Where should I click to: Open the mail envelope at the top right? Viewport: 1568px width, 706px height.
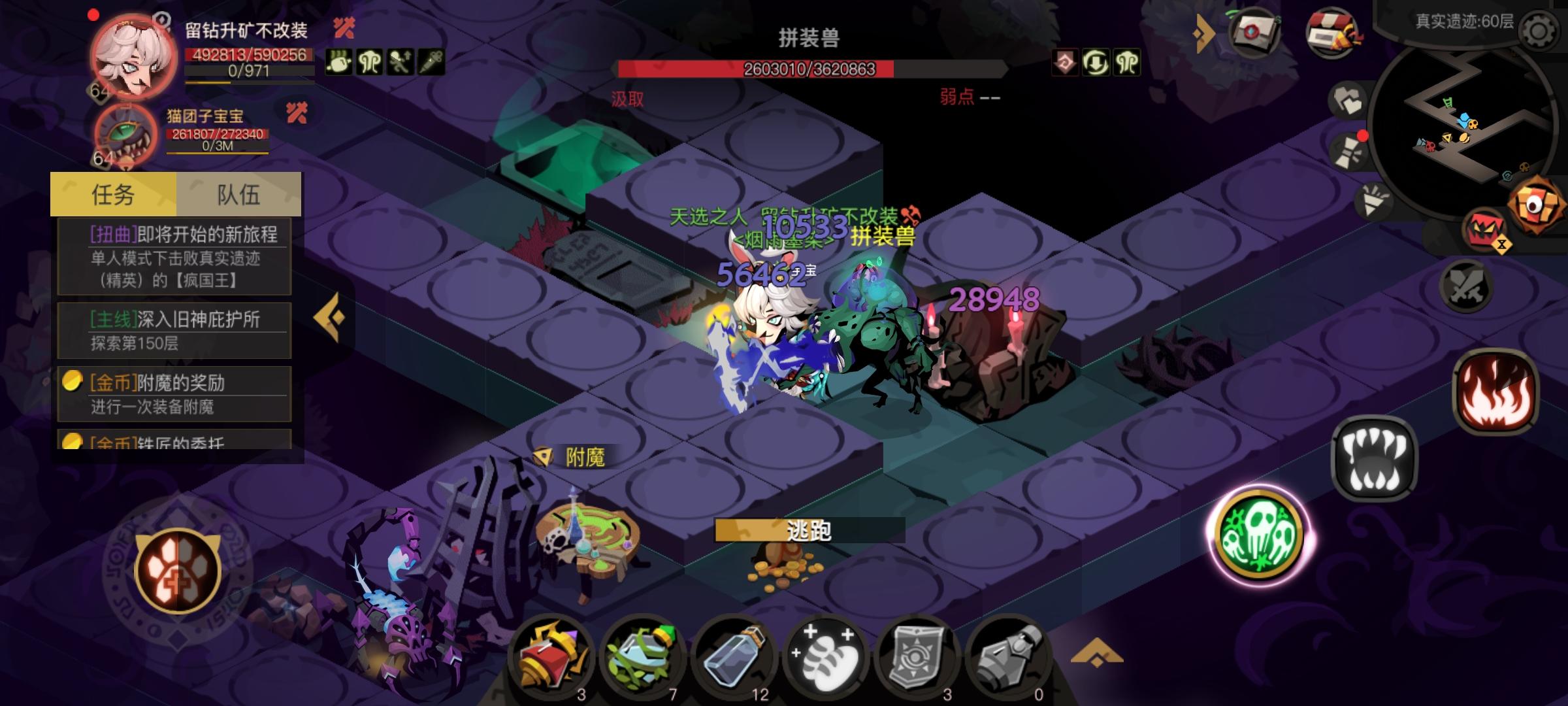coord(1254,32)
